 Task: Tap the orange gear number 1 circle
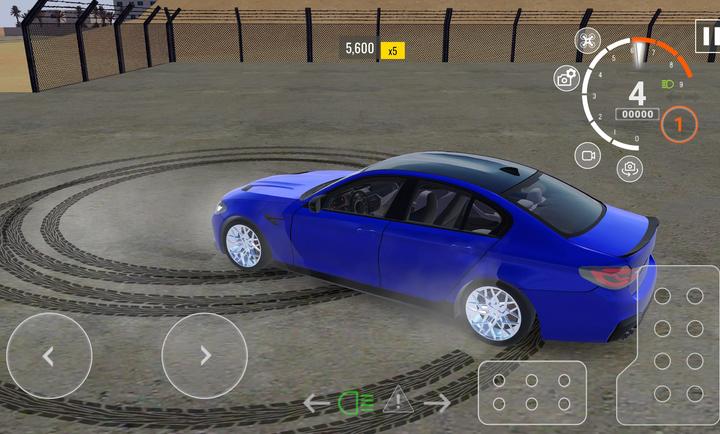[x=679, y=125]
